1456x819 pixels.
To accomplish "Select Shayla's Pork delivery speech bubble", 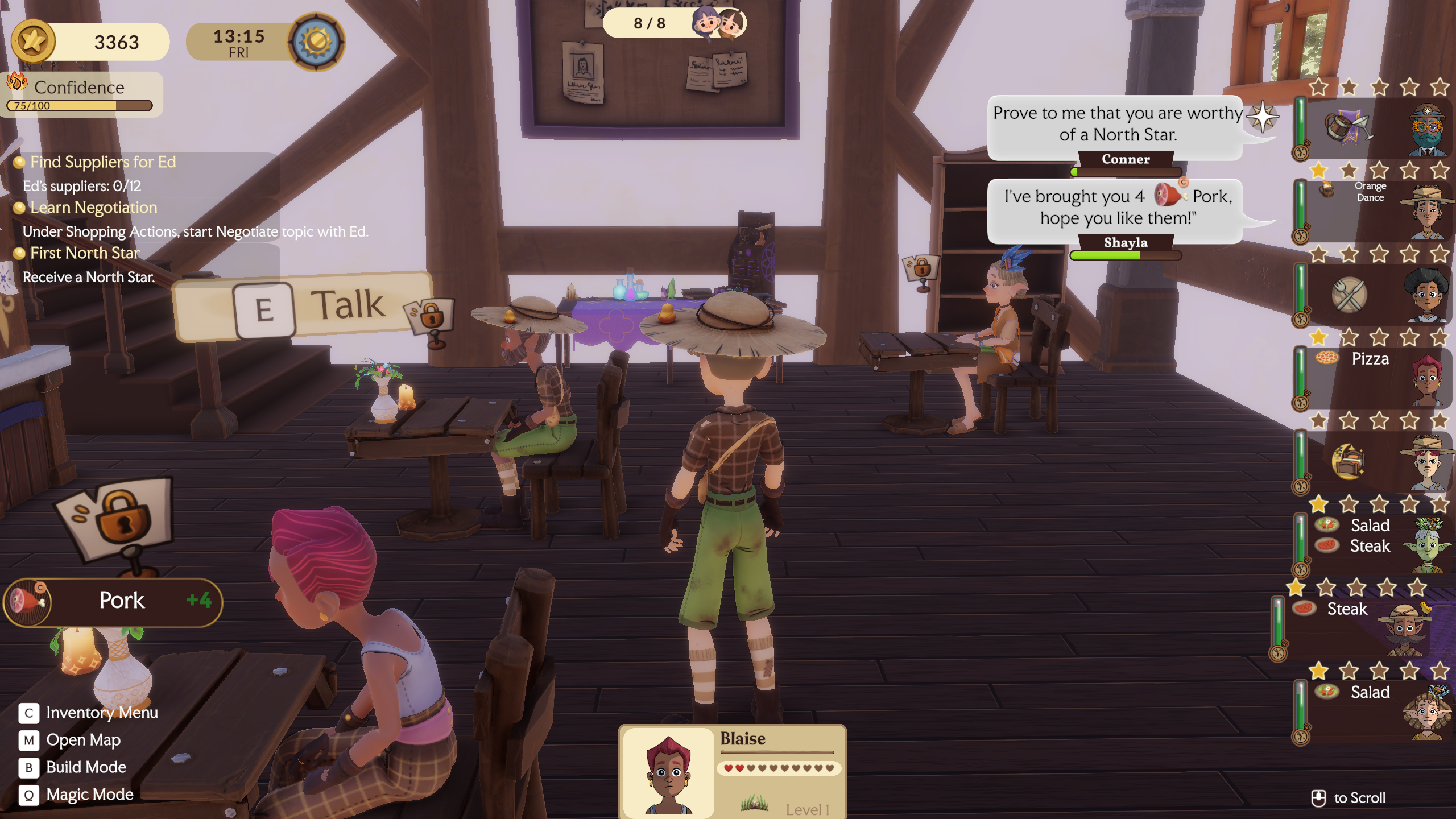I will tap(1117, 208).
